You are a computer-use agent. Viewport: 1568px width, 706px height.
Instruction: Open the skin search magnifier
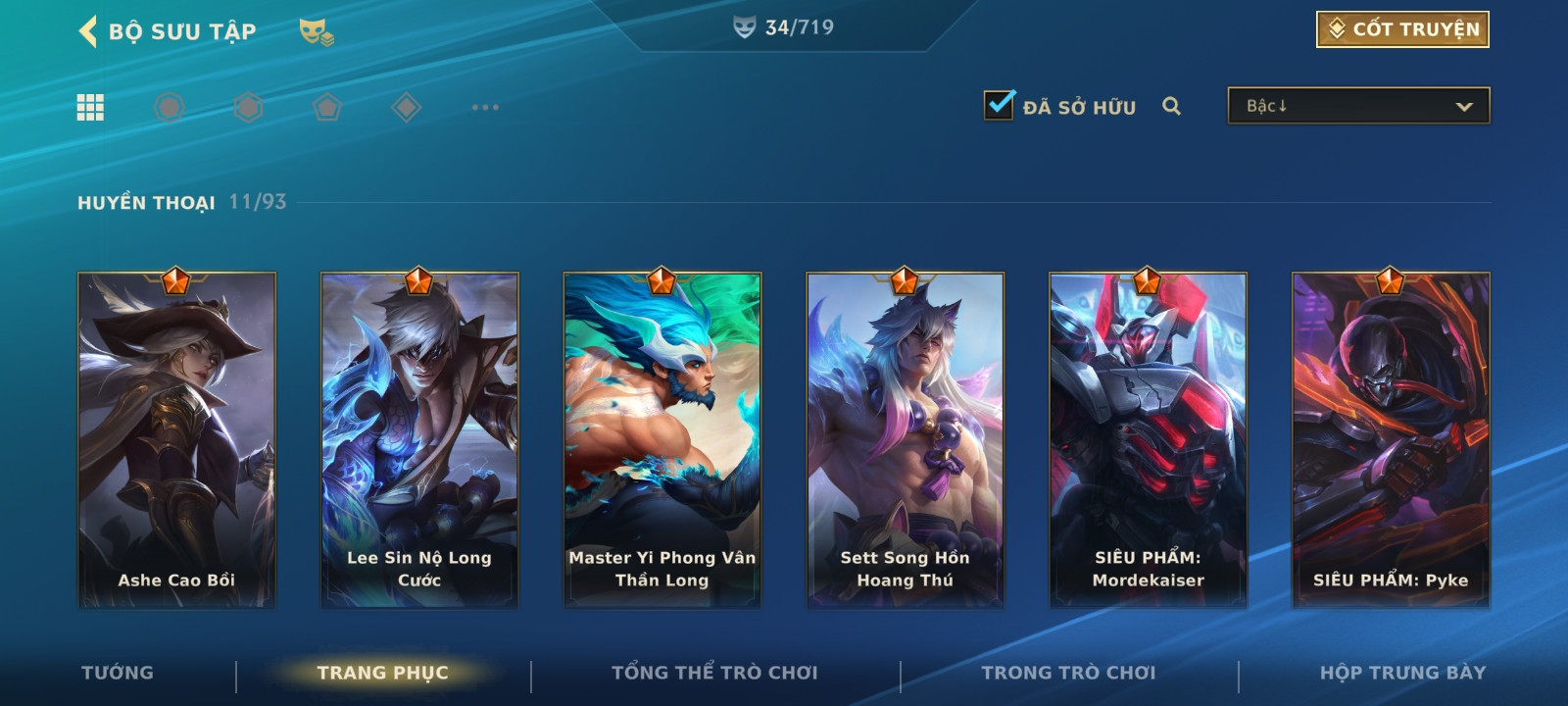1171,106
